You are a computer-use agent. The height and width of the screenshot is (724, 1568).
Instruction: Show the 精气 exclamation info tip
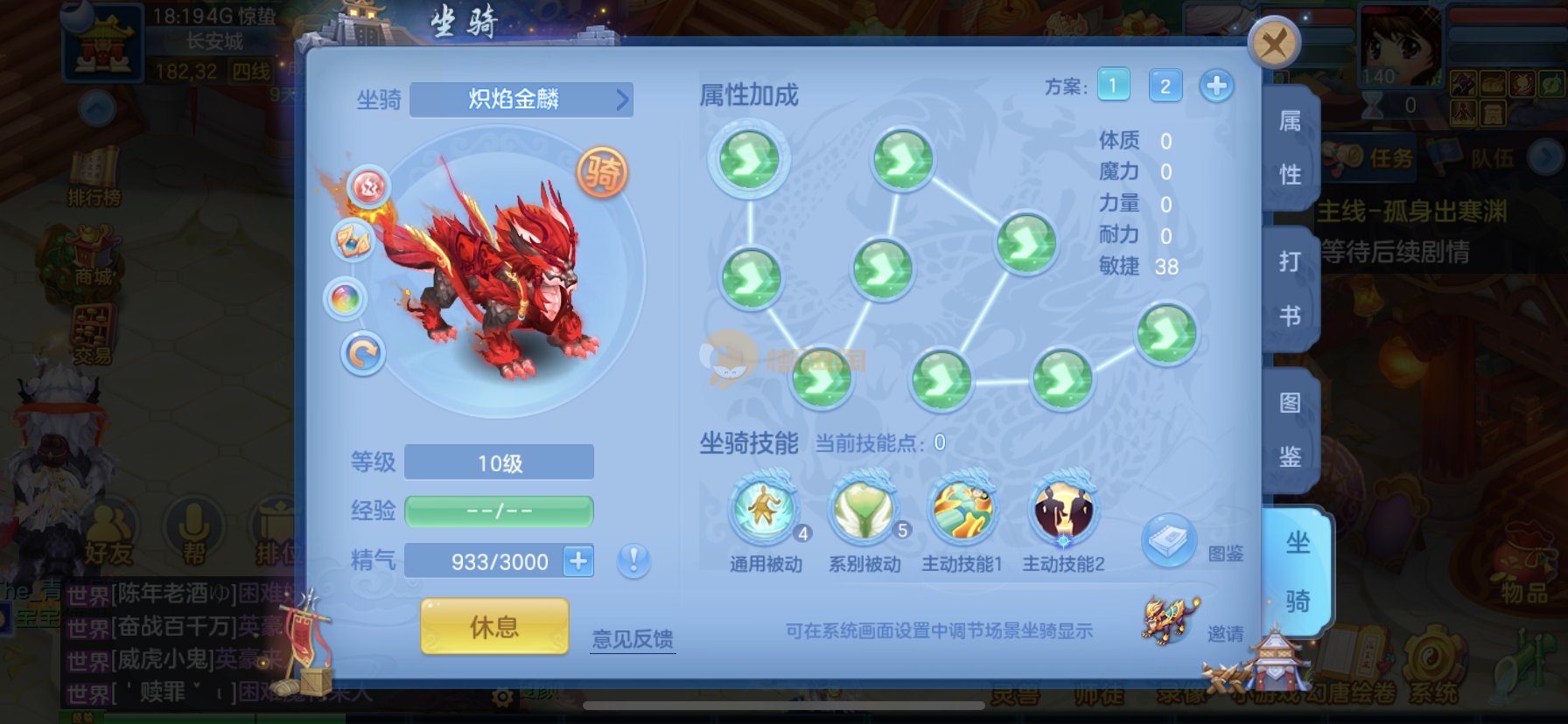pos(633,560)
